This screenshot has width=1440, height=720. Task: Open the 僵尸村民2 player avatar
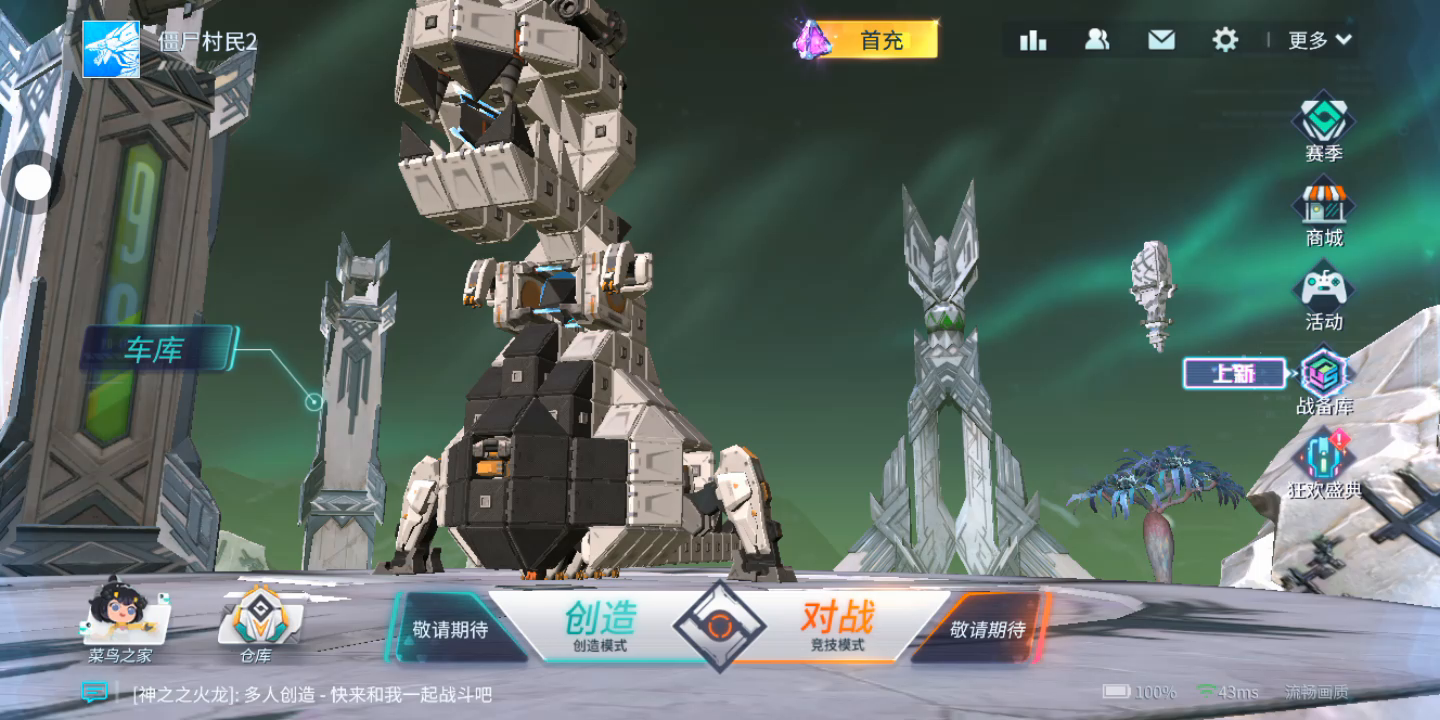(111, 49)
